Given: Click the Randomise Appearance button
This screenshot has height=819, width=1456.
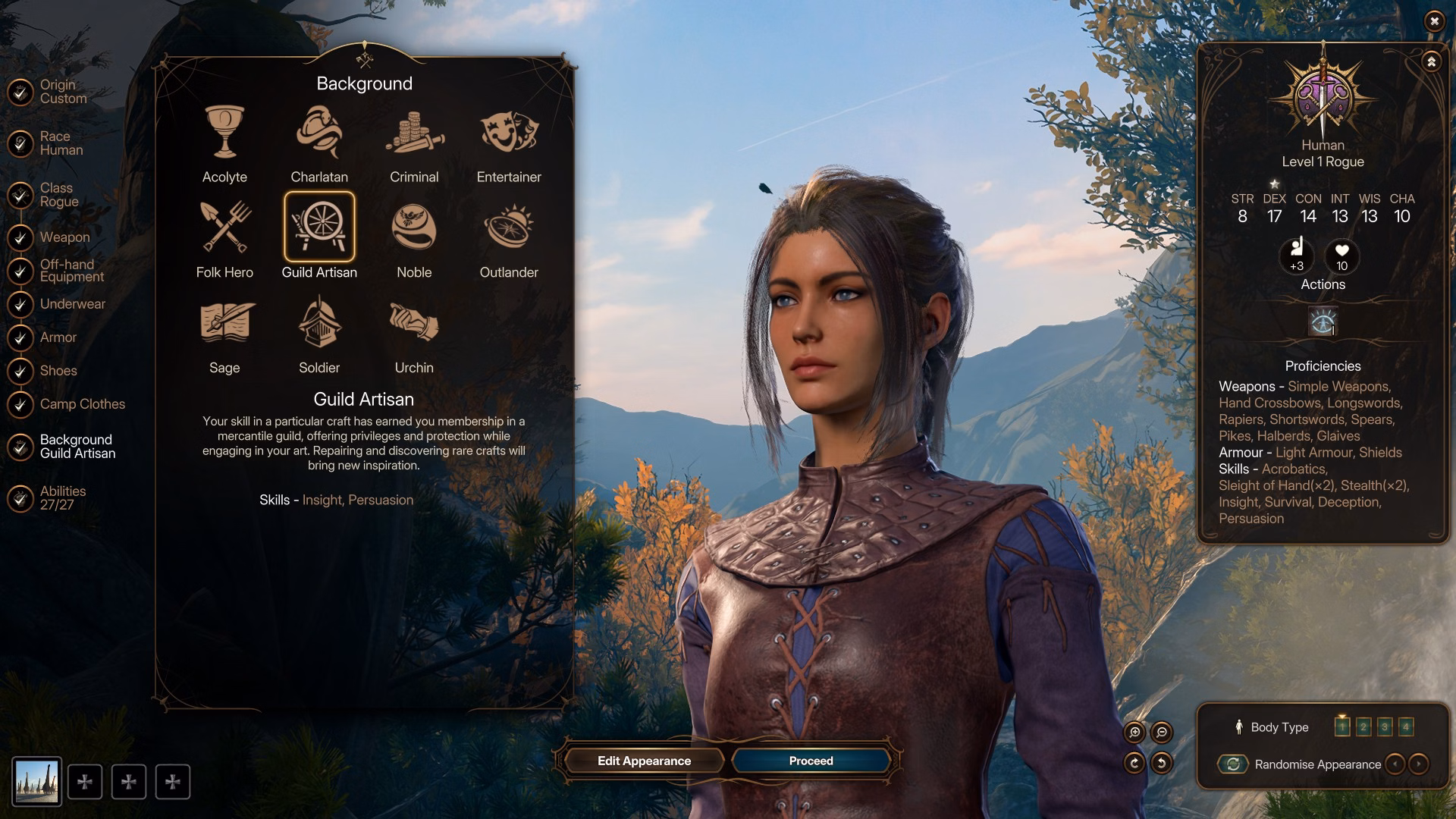Looking at the screenshot, I should pos(1234,764).
